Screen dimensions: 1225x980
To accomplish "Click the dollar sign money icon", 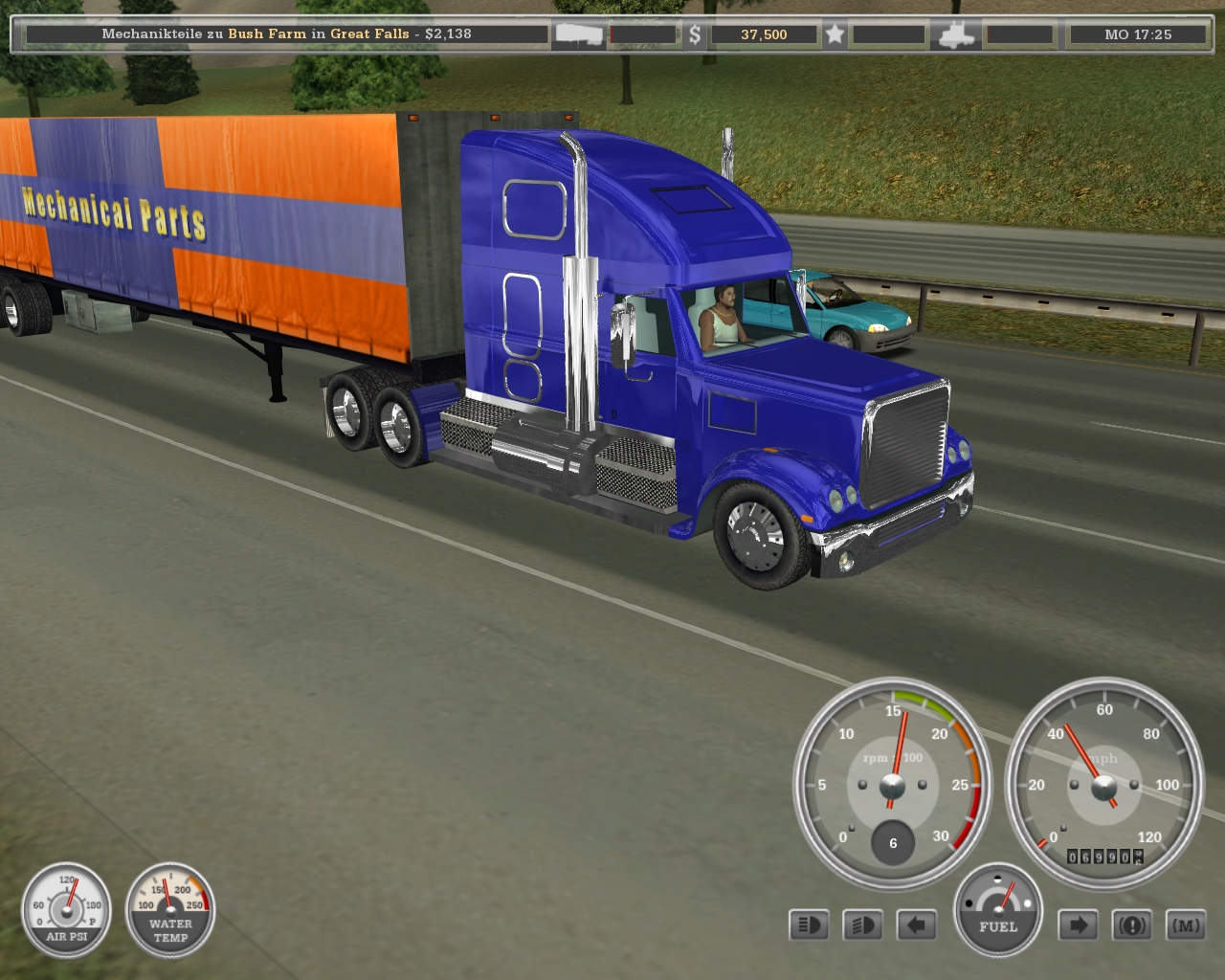I will [695, 34].
